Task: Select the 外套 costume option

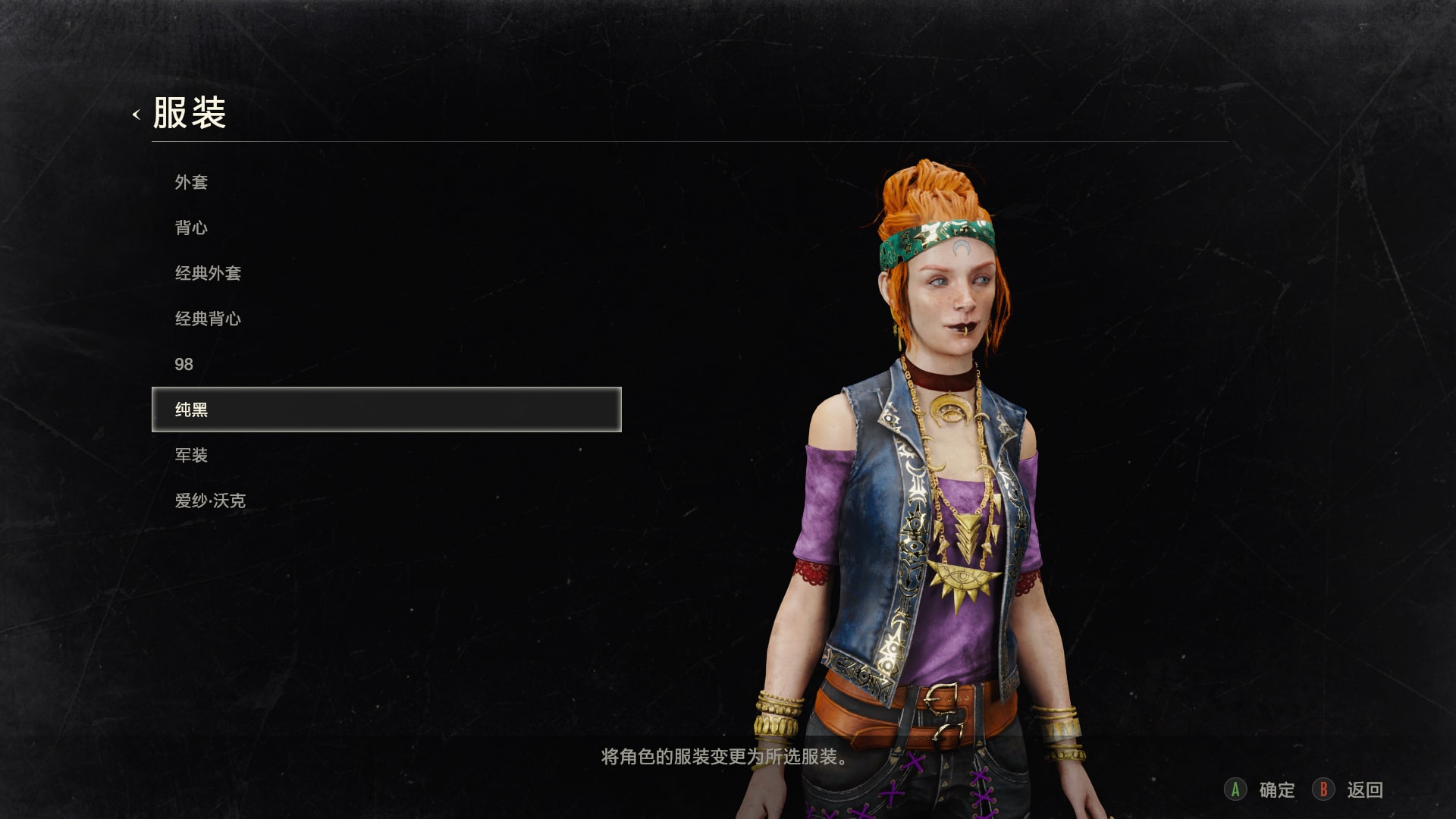Action: (x=191, y=182)
